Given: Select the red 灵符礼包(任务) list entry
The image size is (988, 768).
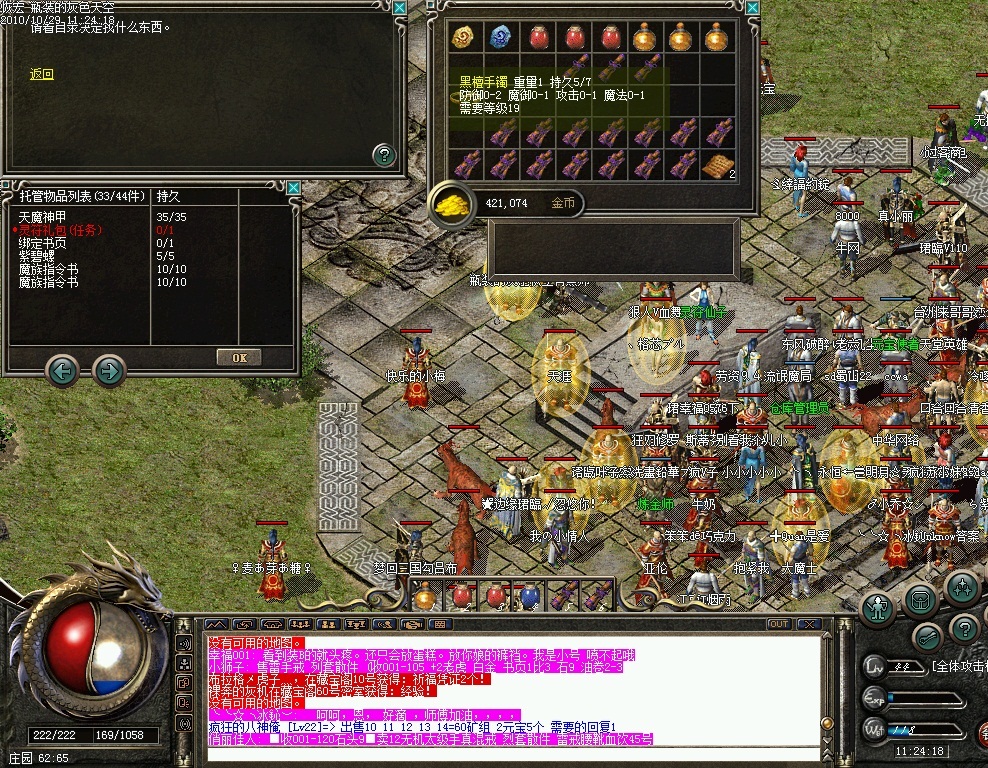Looking at the screenshot, I should (60, 230).
